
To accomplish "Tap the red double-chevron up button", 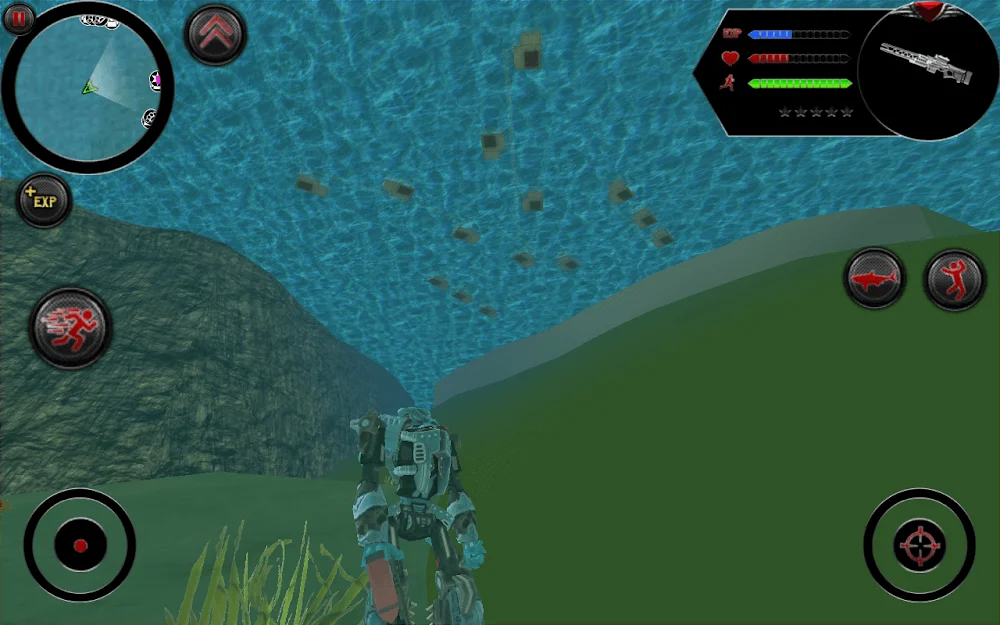I will point(215,33).
